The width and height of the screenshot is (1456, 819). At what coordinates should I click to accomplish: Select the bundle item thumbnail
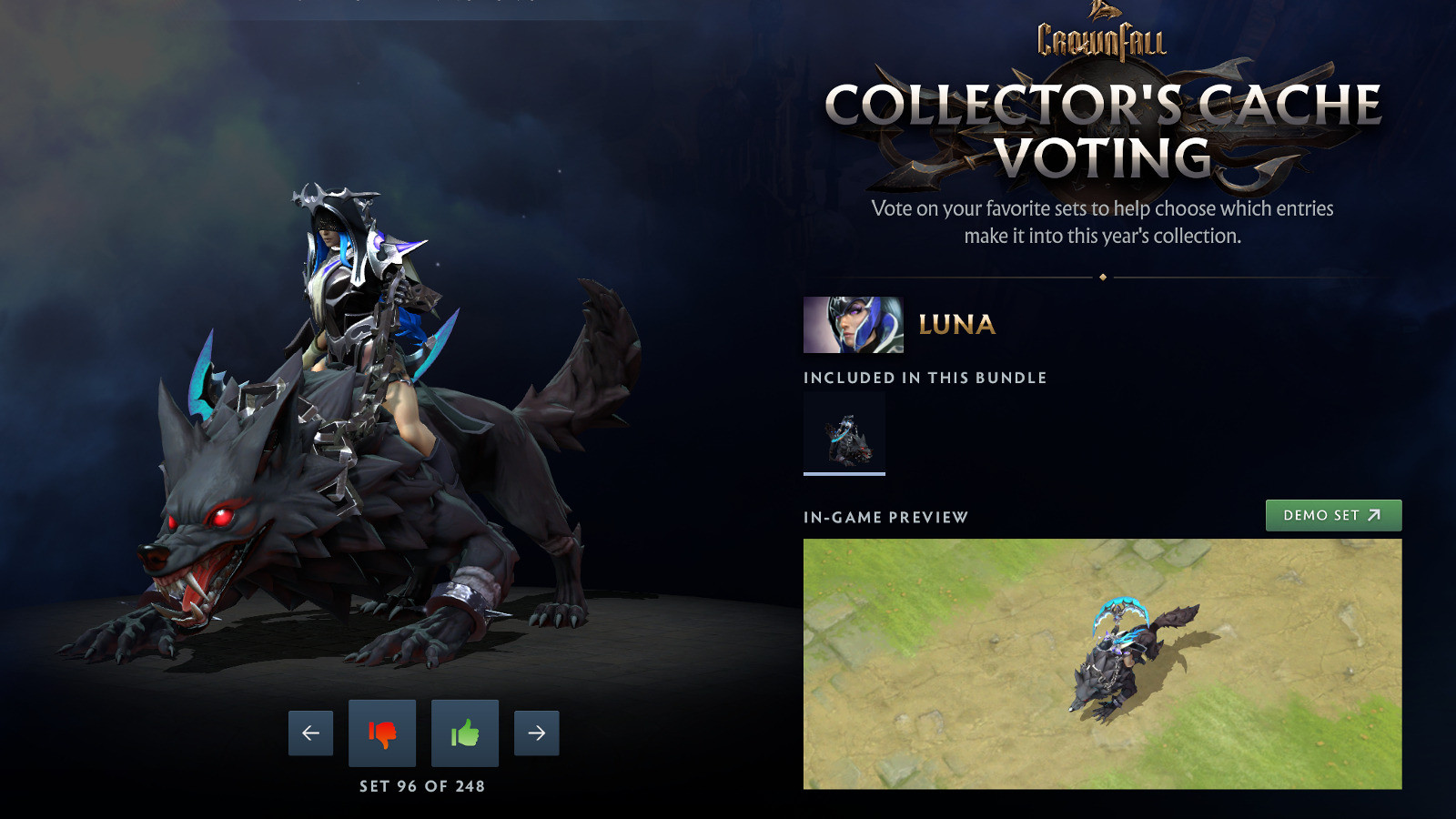pyautogui.click(x=844, y=434)
